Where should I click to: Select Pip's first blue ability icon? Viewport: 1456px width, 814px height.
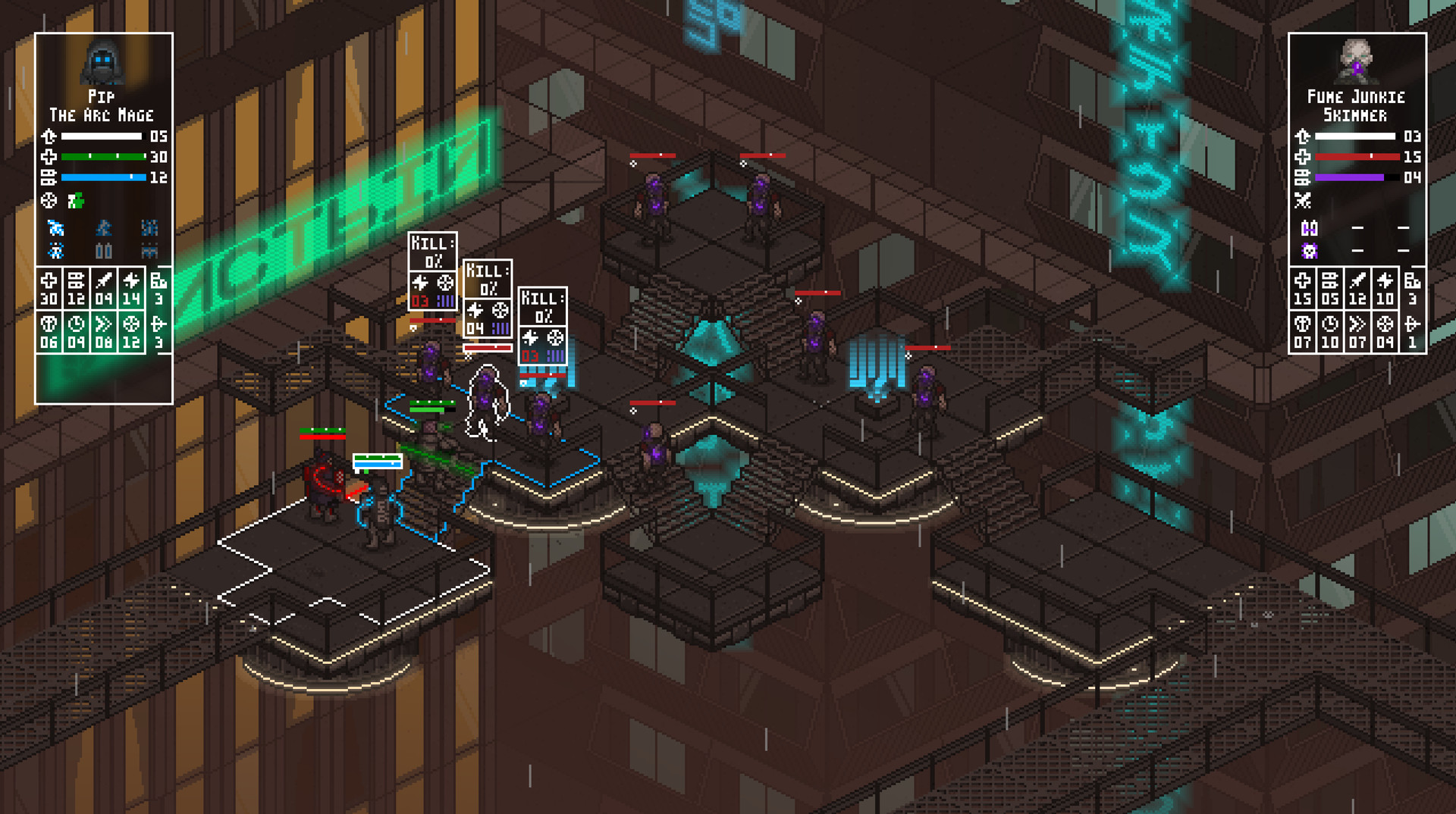click(55, 227)
